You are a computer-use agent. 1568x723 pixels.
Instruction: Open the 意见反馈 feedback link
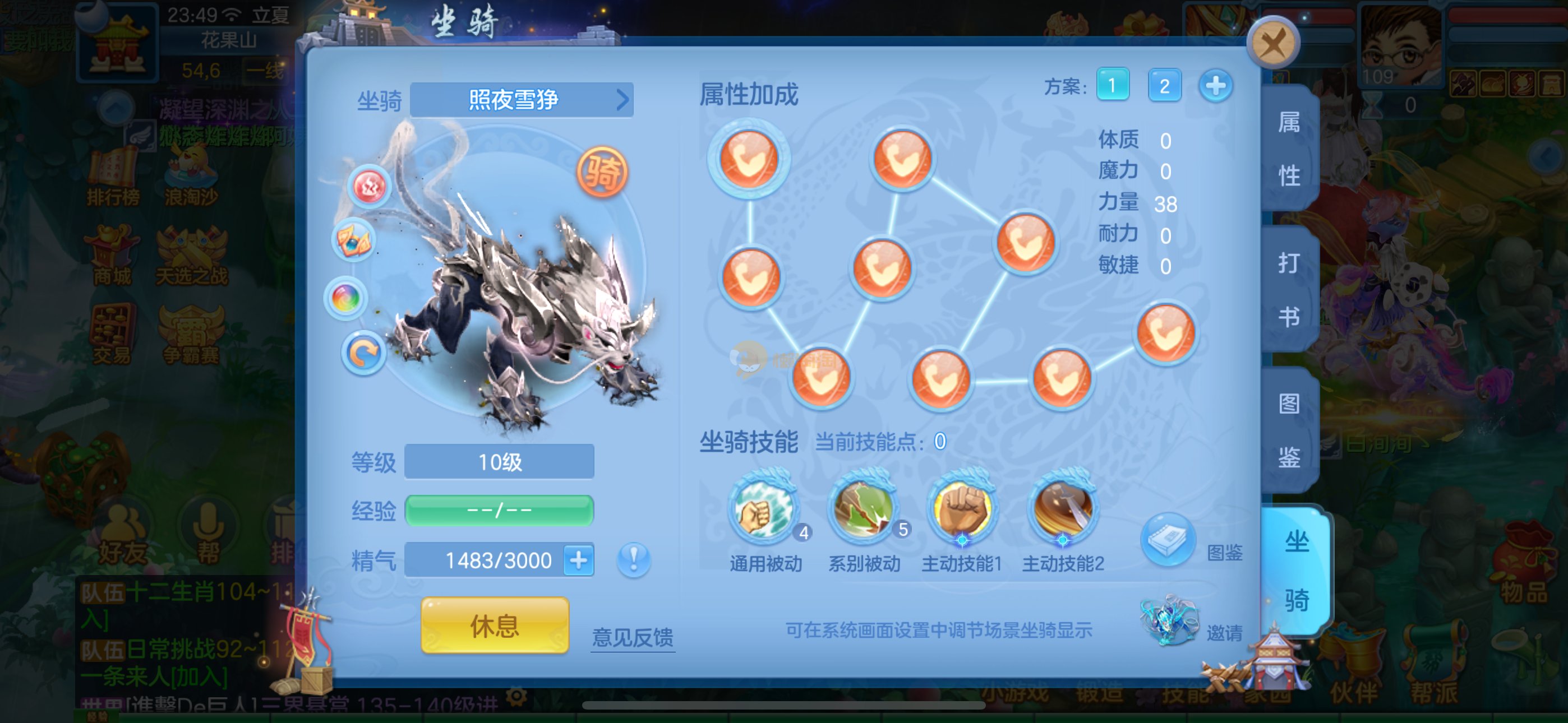(633, 637)
